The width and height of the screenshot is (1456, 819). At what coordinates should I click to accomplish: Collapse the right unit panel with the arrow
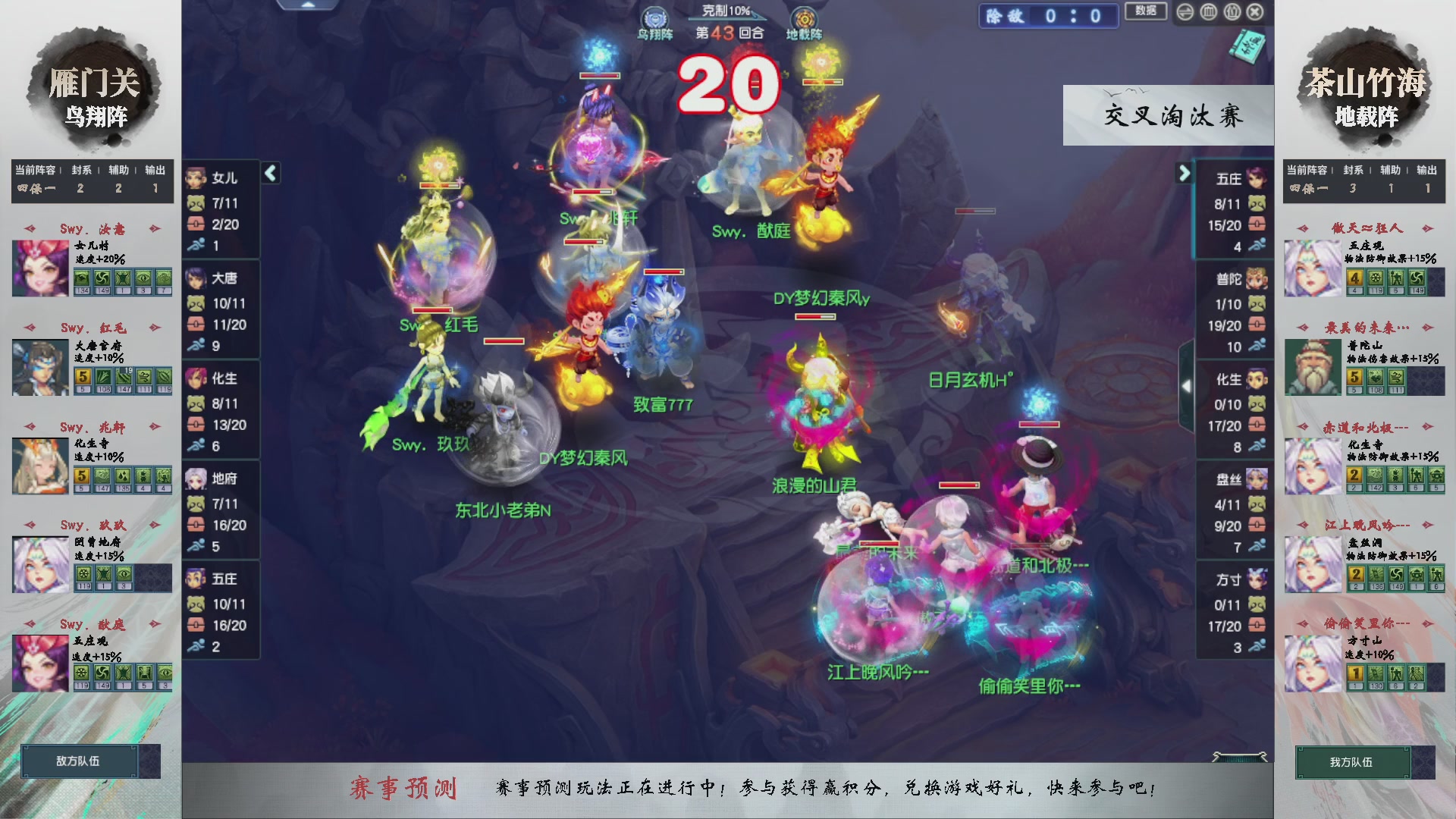click(x=1185, y=173)
